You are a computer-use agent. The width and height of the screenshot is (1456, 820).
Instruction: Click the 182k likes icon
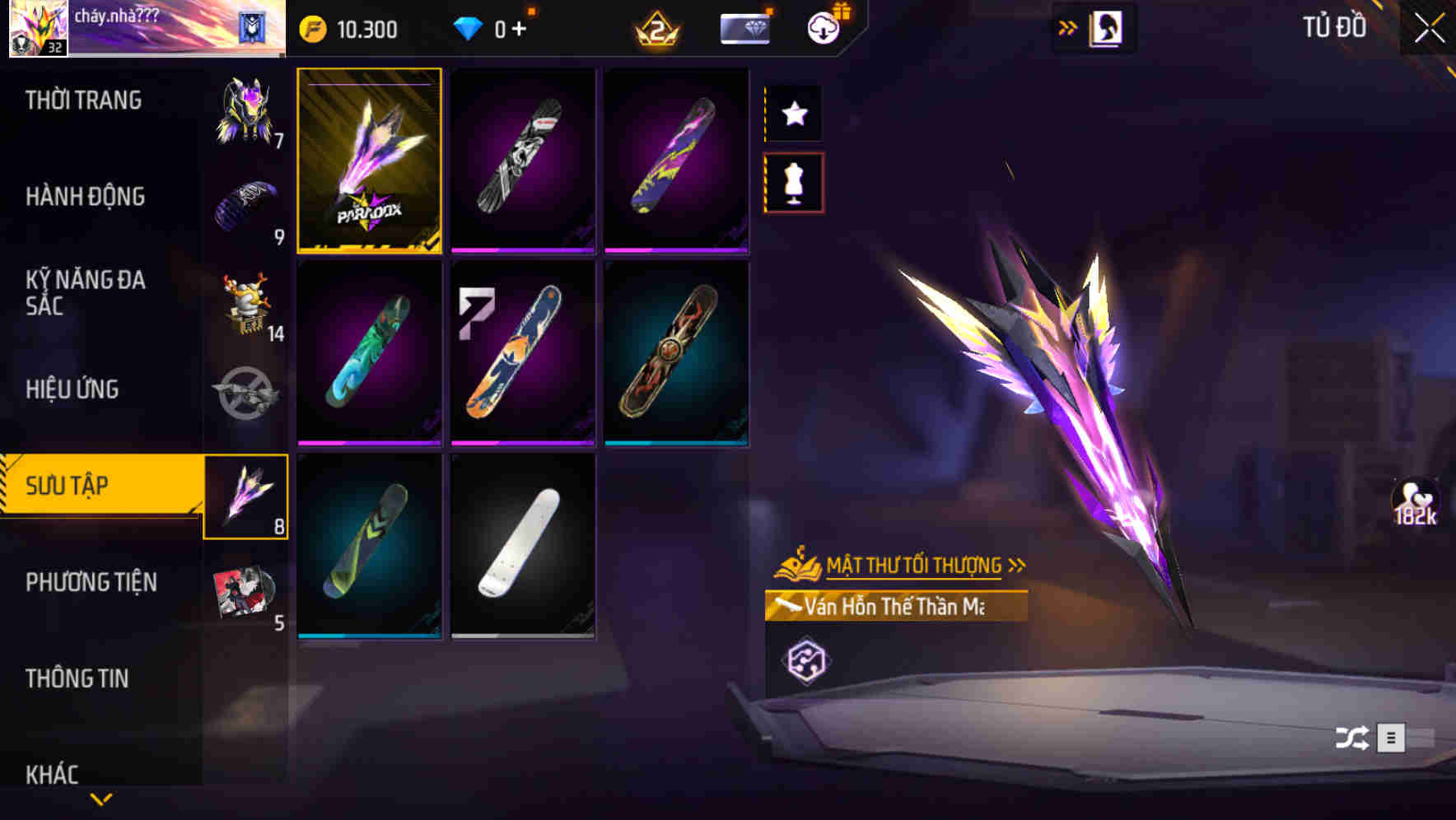[x=1412, y=501]
